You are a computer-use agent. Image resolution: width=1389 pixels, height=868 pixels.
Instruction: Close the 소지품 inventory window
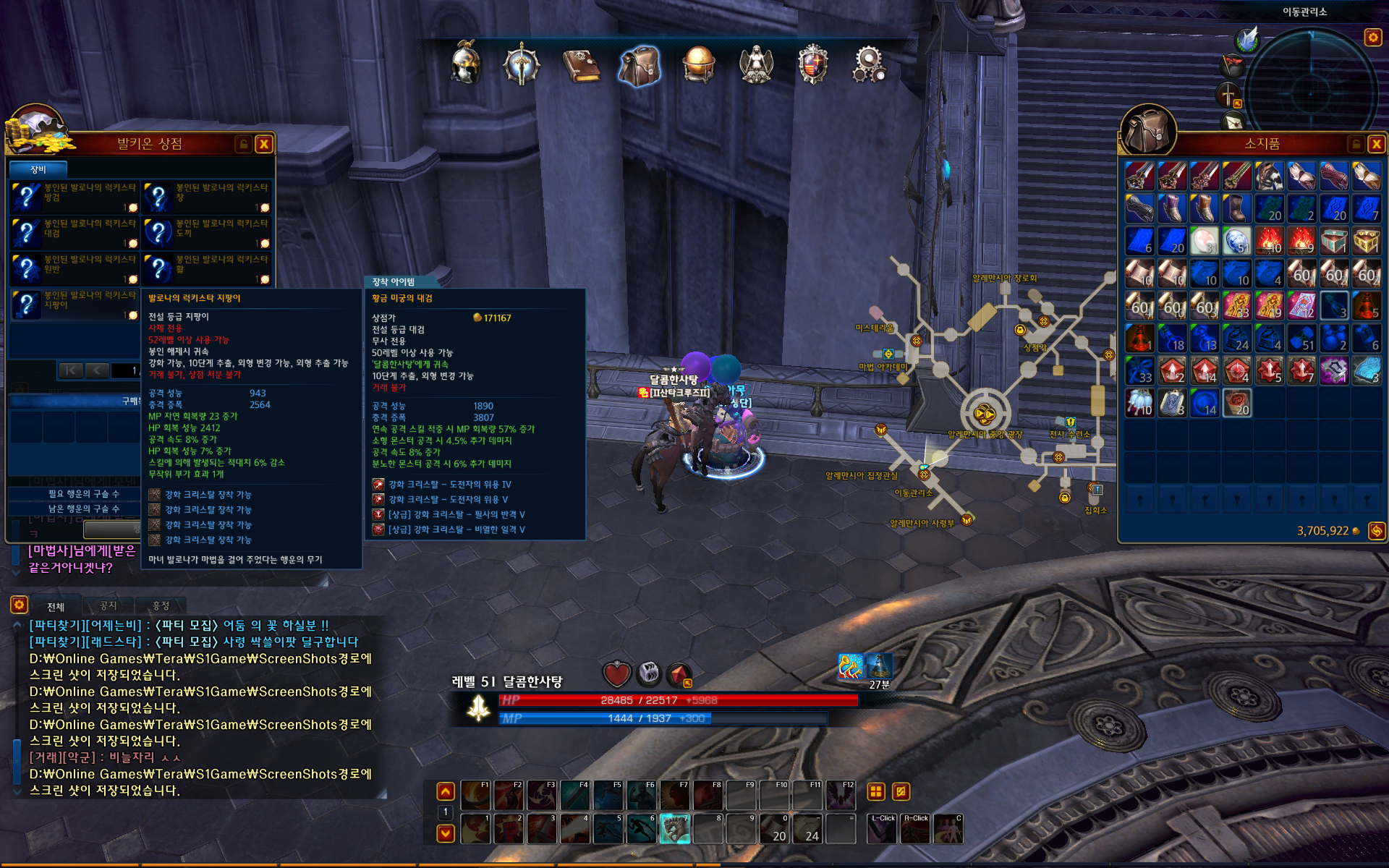click(x=1376, y=144)
